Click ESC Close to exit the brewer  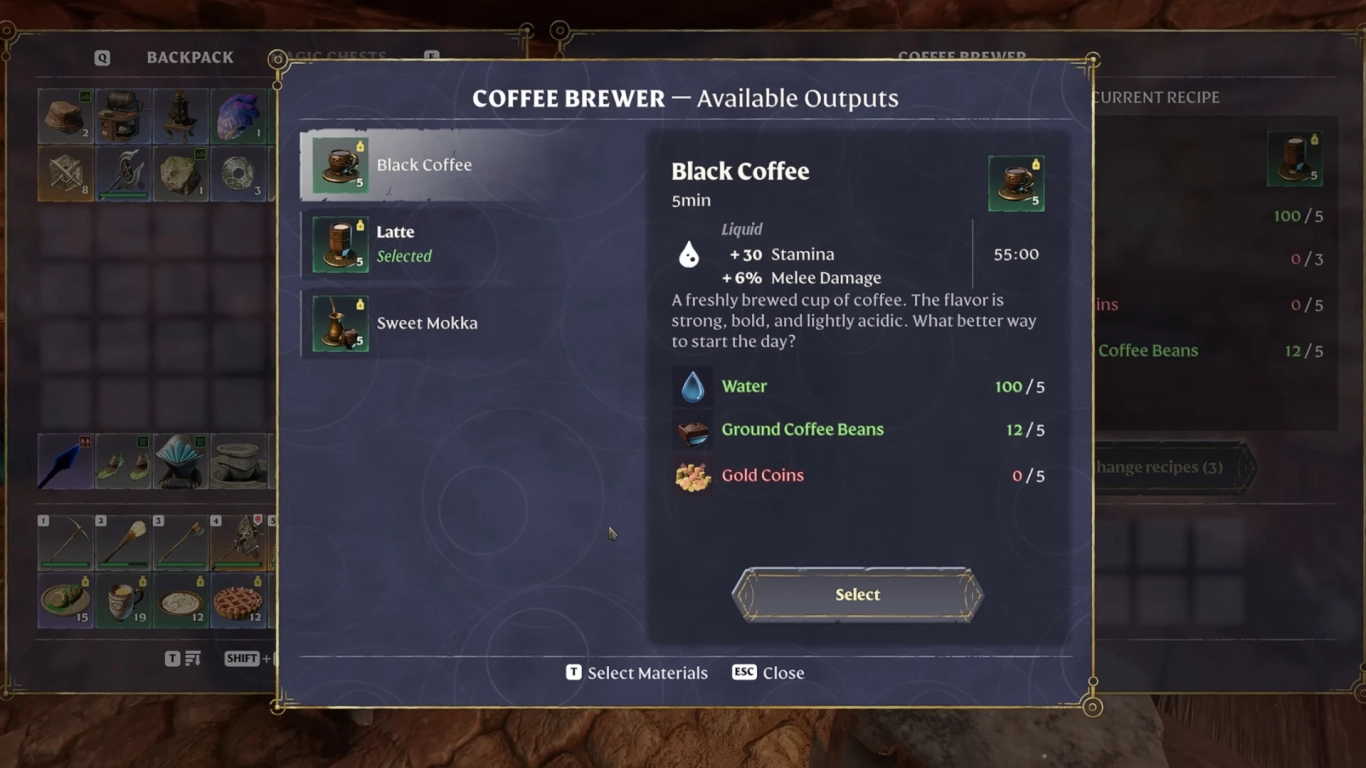click(x=767, y=672)
